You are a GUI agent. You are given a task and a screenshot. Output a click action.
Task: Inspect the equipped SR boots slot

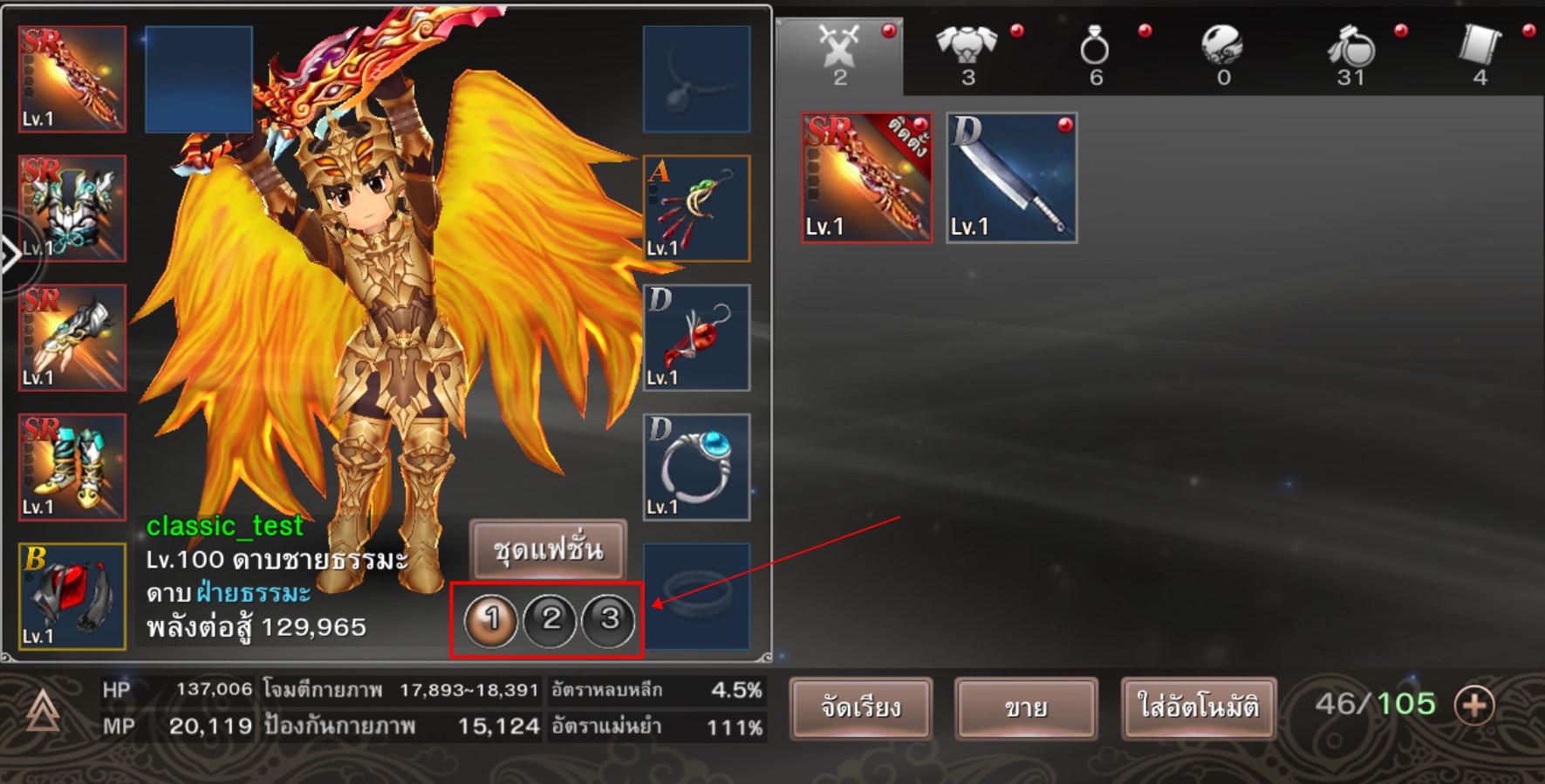coord(72,467)
